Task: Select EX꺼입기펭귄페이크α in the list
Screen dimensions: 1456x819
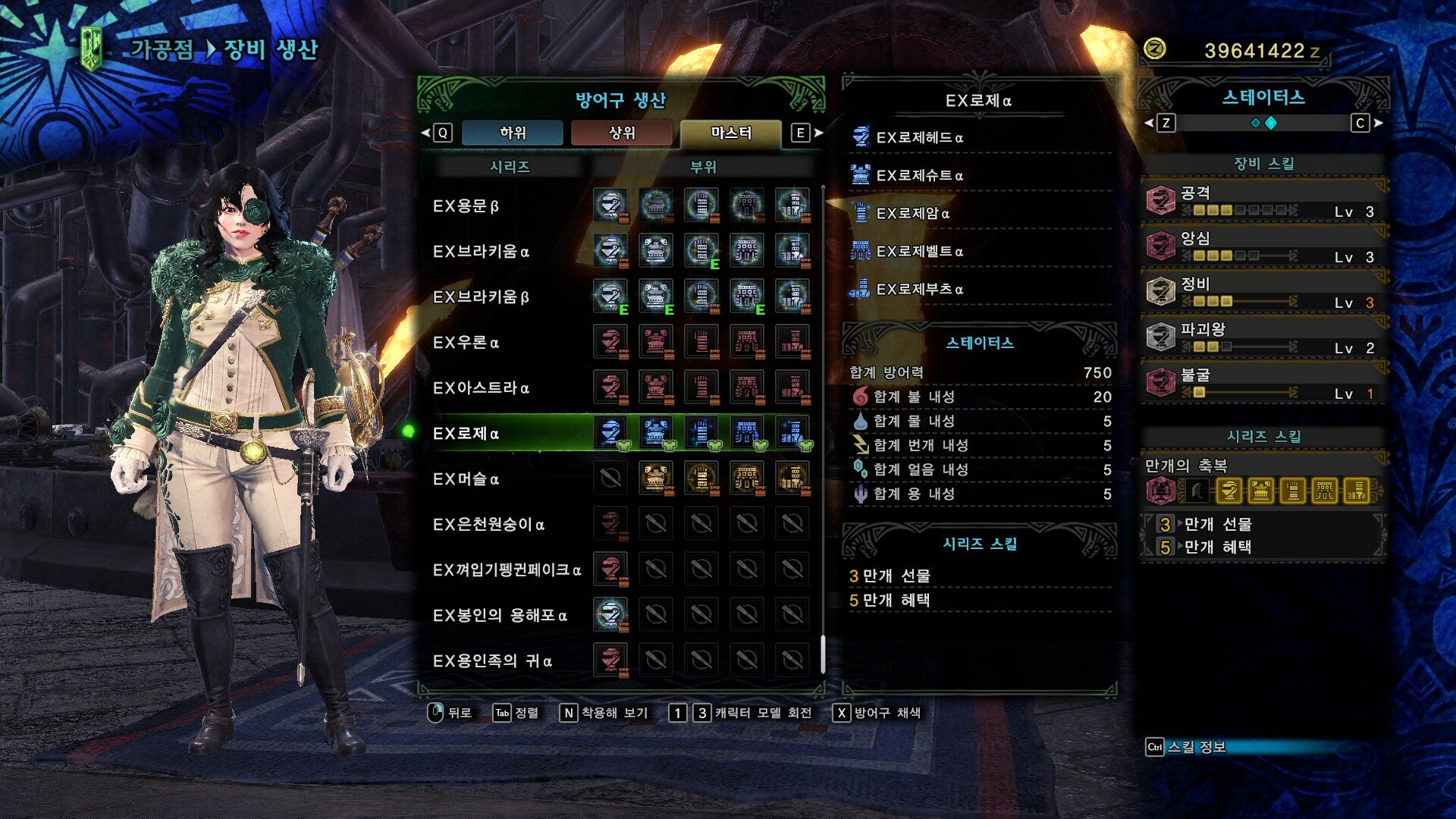Action: coord(507,570)
